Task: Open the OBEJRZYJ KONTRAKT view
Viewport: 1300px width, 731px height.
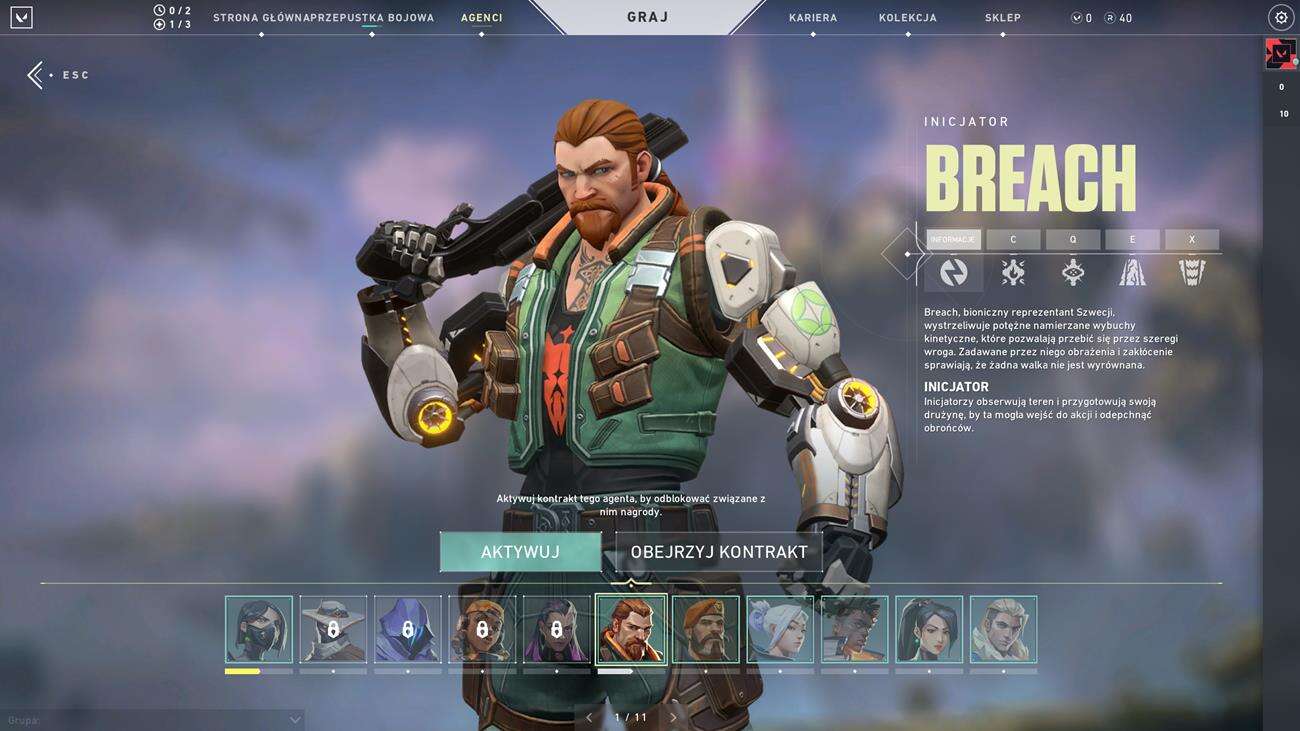Action: [718, 552]
